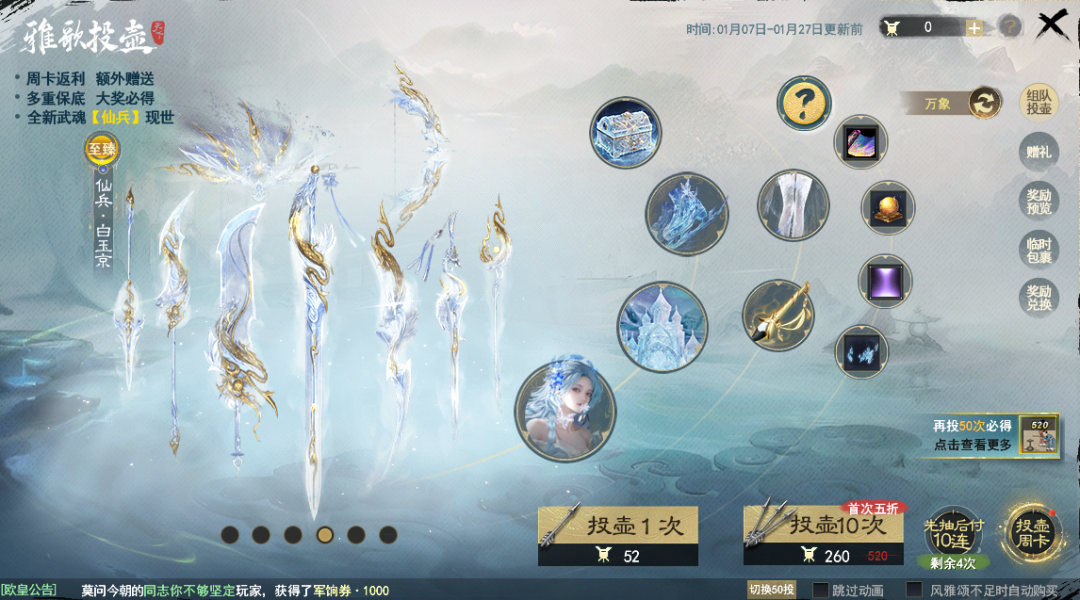Add currency with the plus button

[x=974, y=27]
